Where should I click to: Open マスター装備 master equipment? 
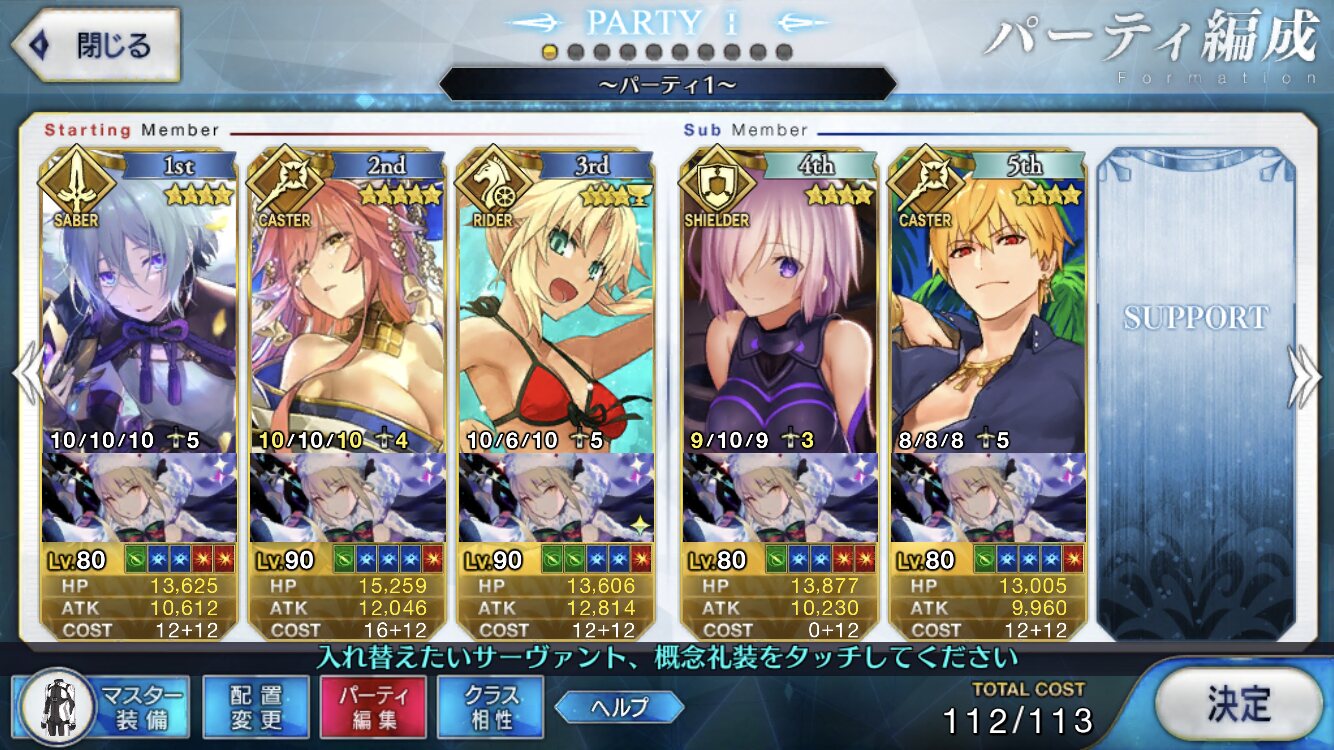point(105,705)
